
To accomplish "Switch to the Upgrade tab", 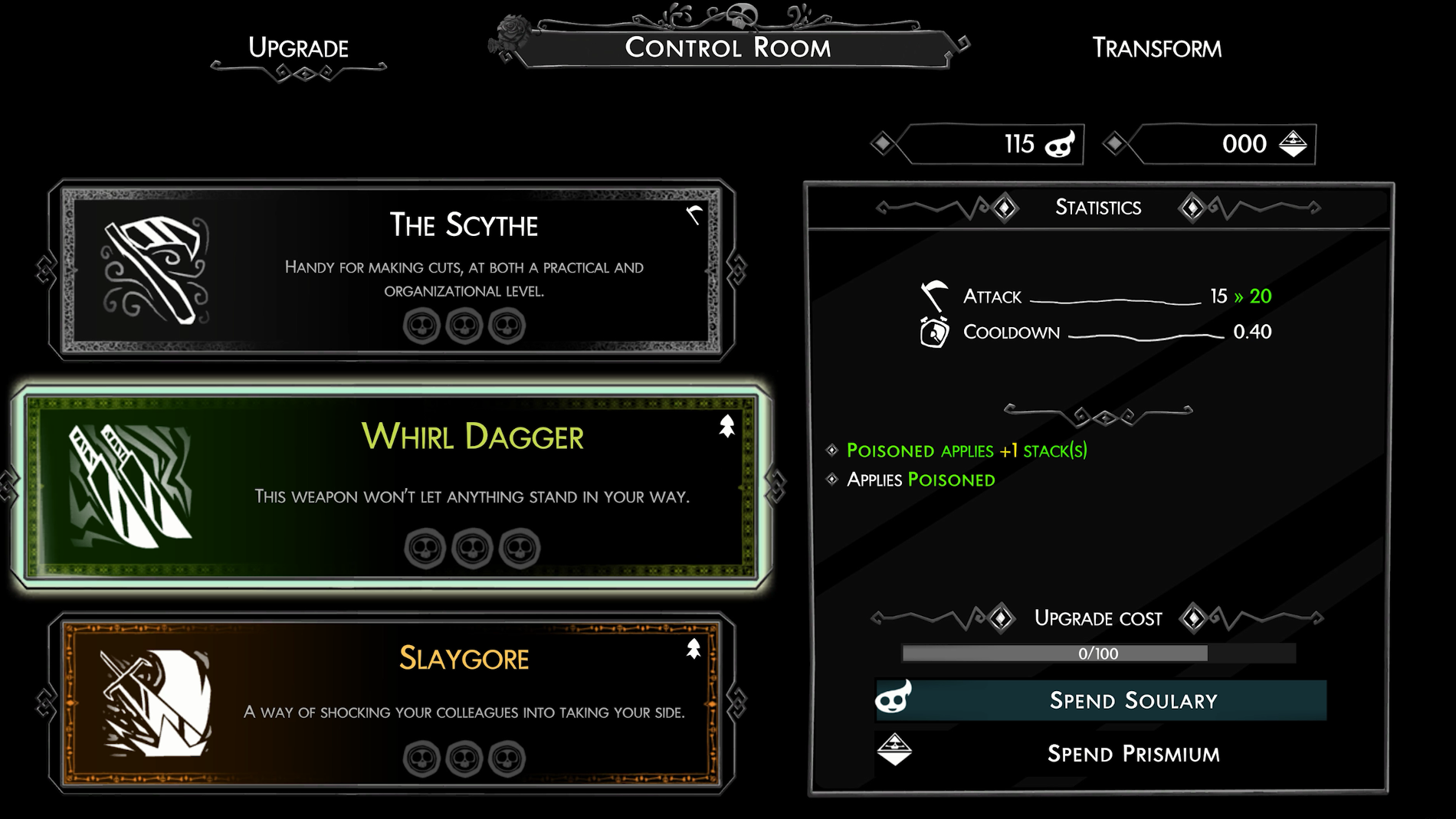I will pos(298,49).
